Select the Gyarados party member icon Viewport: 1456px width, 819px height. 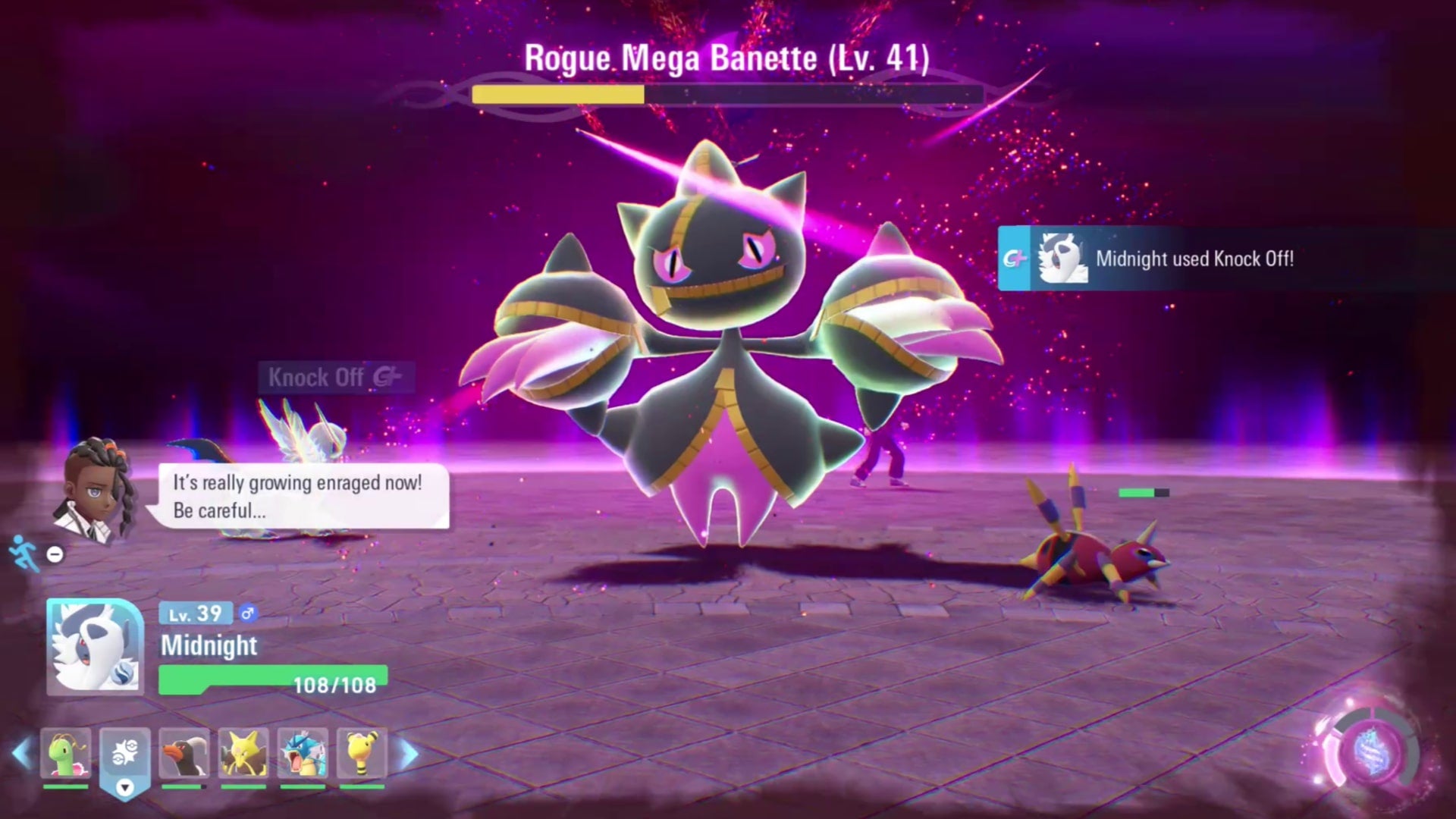(303, 755)
